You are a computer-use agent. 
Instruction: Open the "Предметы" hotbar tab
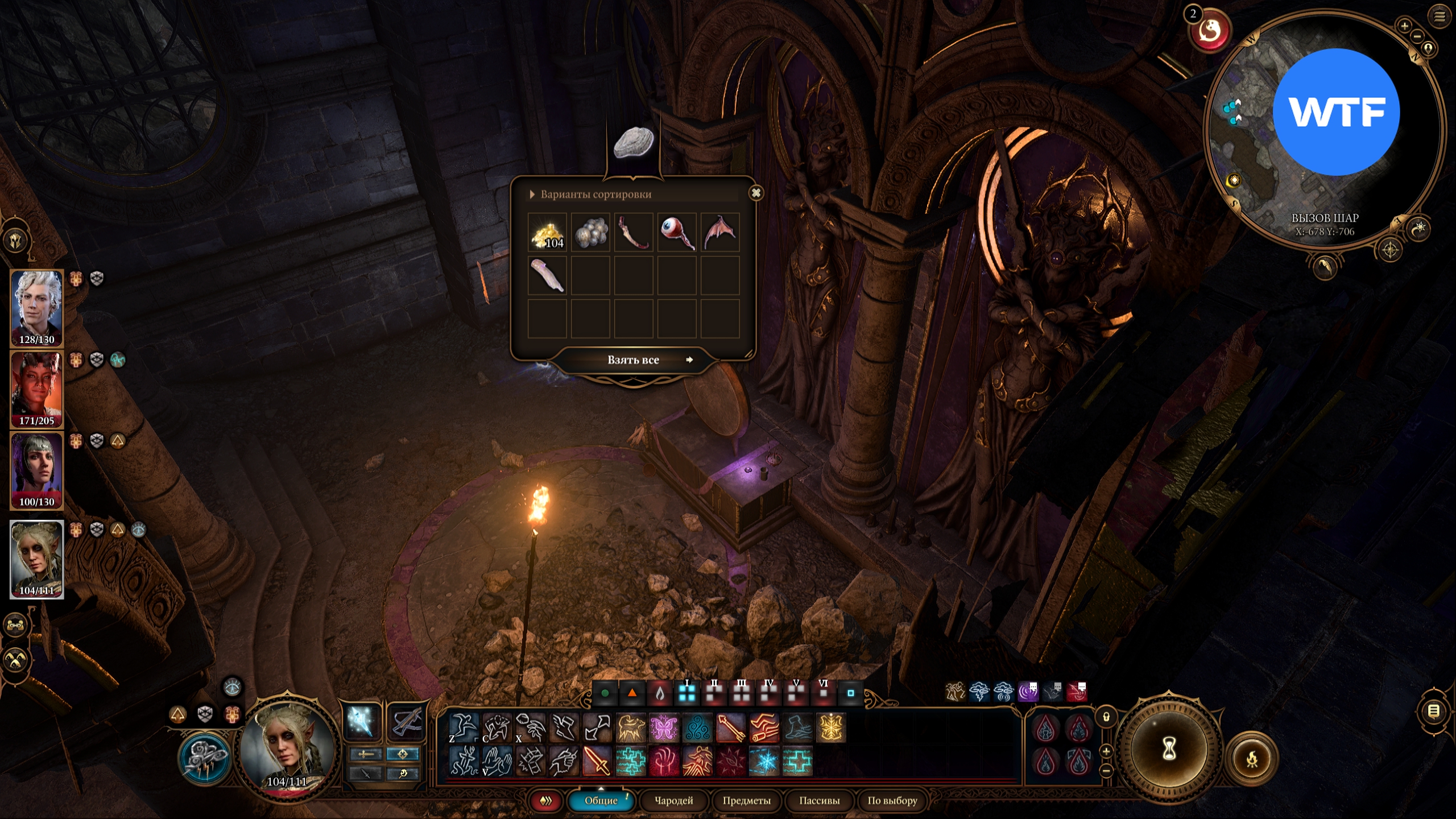[746, 801]
